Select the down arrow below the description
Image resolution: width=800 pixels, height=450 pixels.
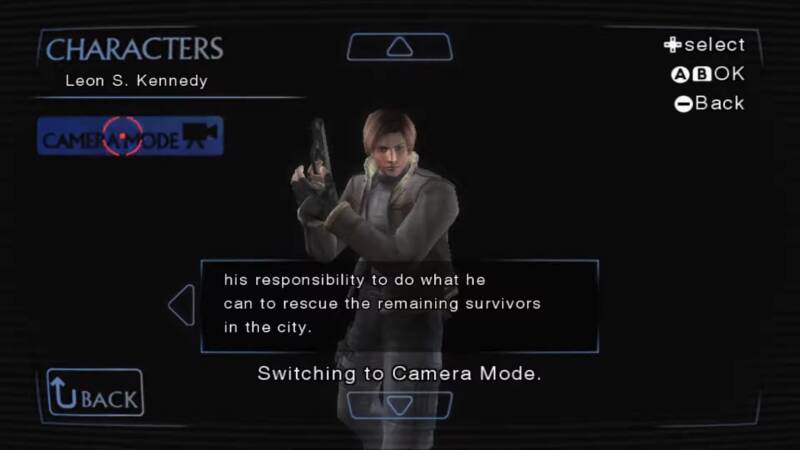click(x=399, y=405)
